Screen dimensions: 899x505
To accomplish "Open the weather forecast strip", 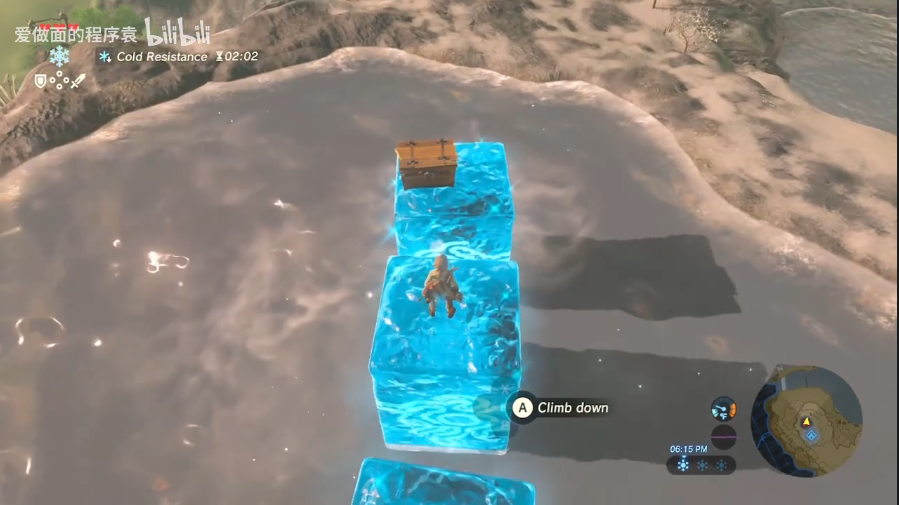I will [703, 465].
